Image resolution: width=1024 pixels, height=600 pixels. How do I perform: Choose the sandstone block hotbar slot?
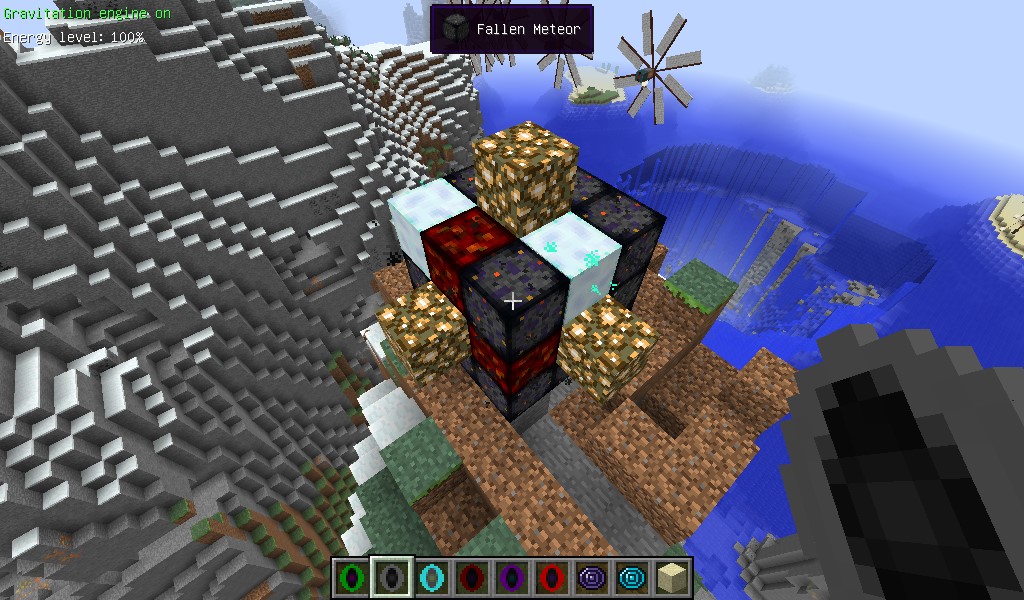tap(671, 577)
